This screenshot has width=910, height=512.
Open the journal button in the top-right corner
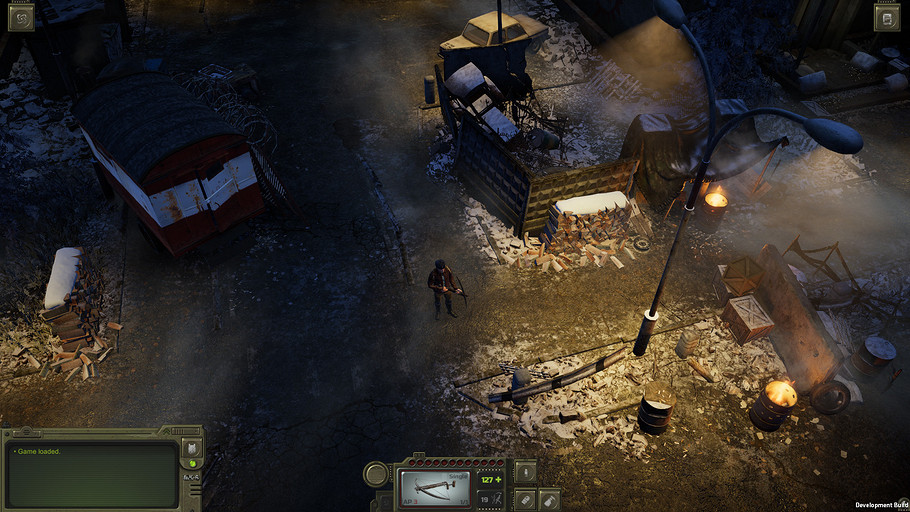tap(887, 17)
